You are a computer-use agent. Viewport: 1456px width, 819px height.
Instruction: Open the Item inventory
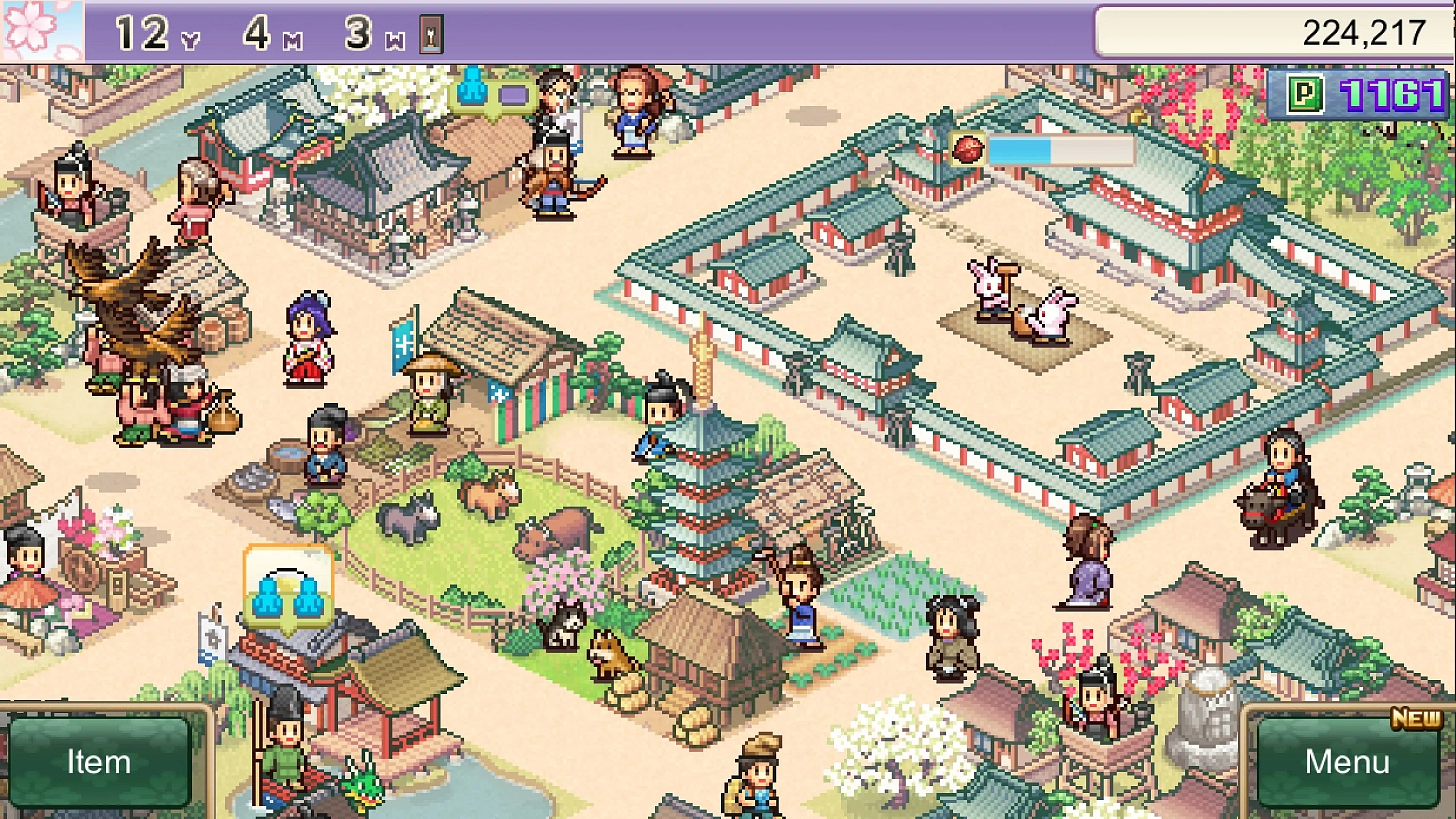coord(97,763)
